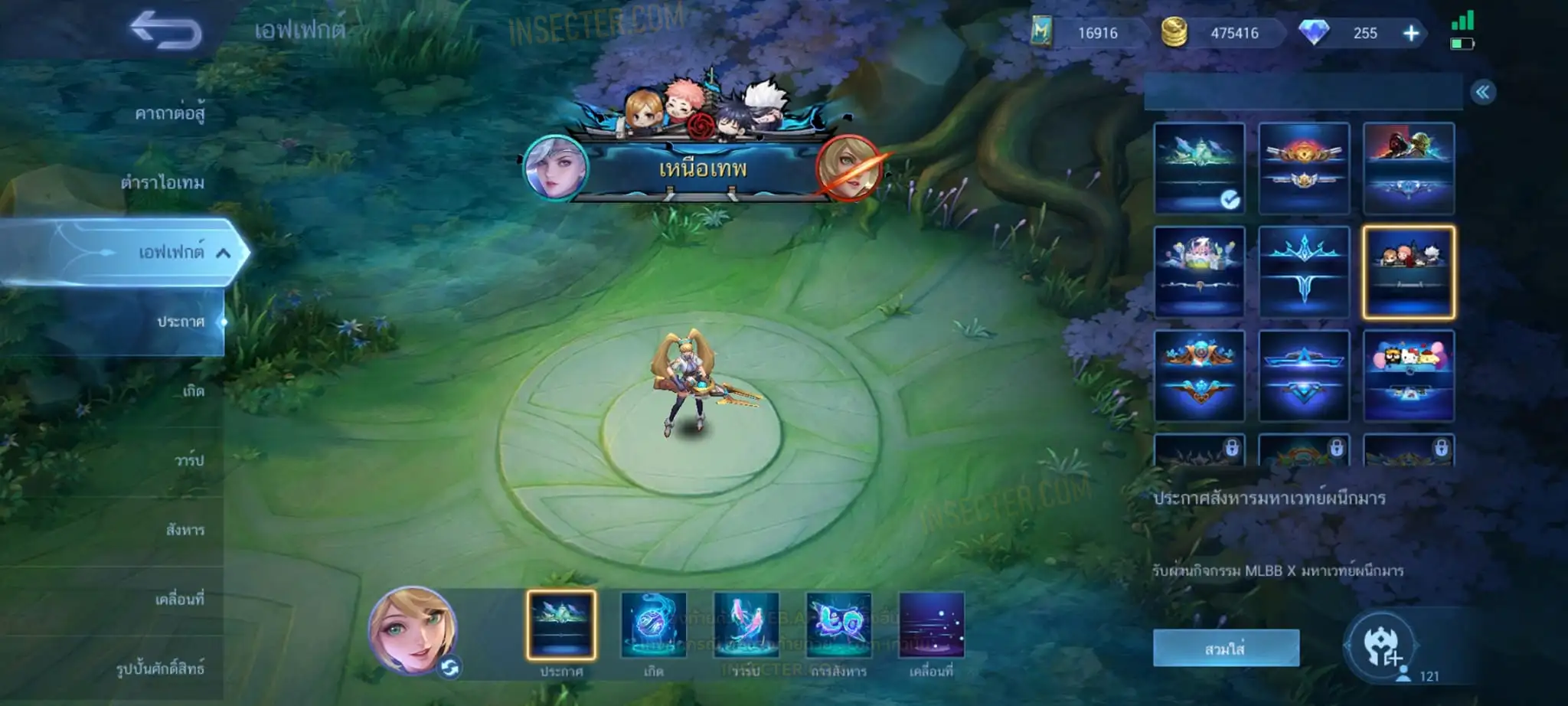Open the คาถาต่อสู้ menu entry
Viewport: 1568px width, 706px height.
coord(169,113)
